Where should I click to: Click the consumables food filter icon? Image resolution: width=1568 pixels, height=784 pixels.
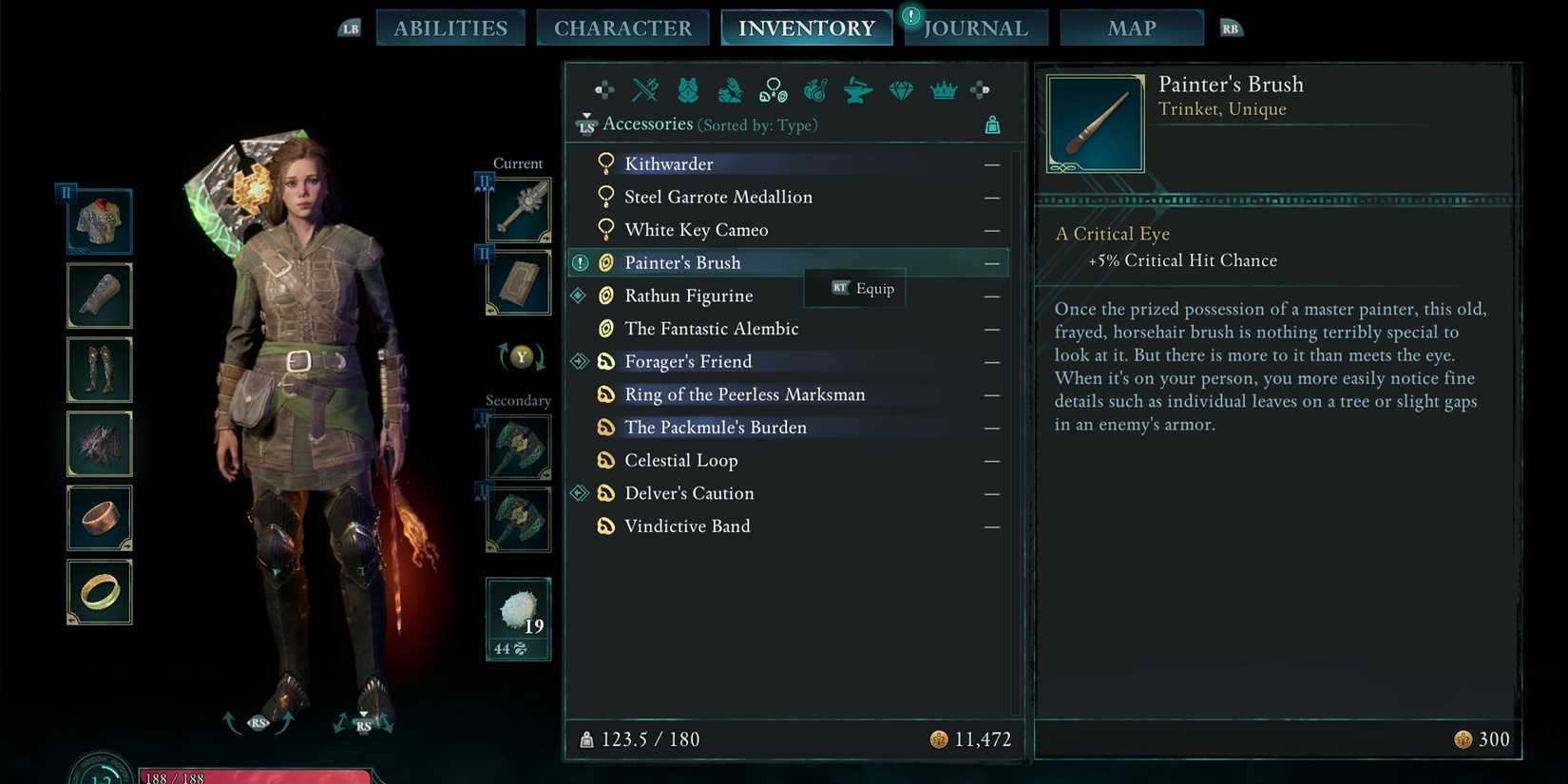pyautogui.click(x=814, y=90)
